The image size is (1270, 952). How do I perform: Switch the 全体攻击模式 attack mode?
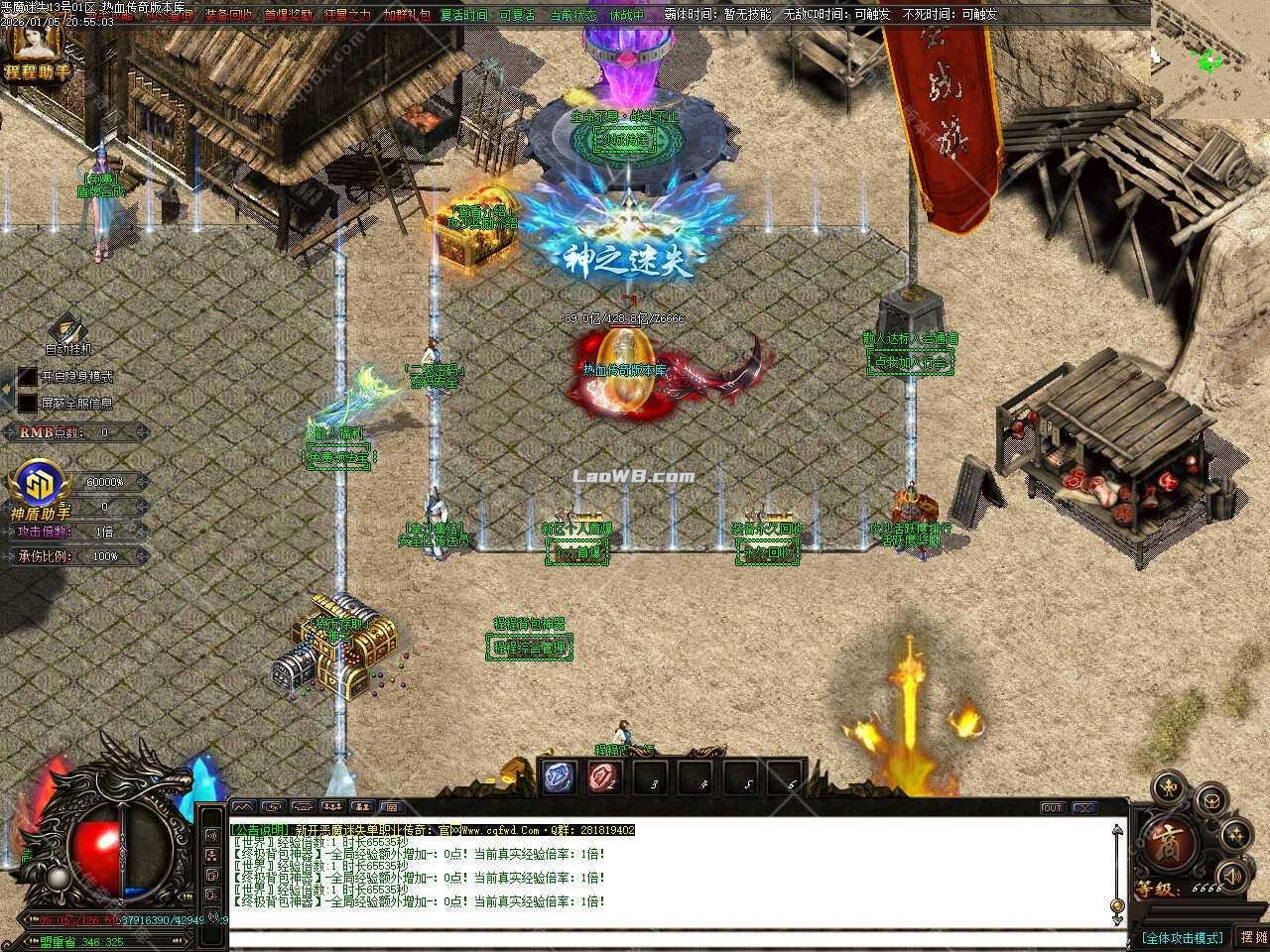(x=1182, y=938)
